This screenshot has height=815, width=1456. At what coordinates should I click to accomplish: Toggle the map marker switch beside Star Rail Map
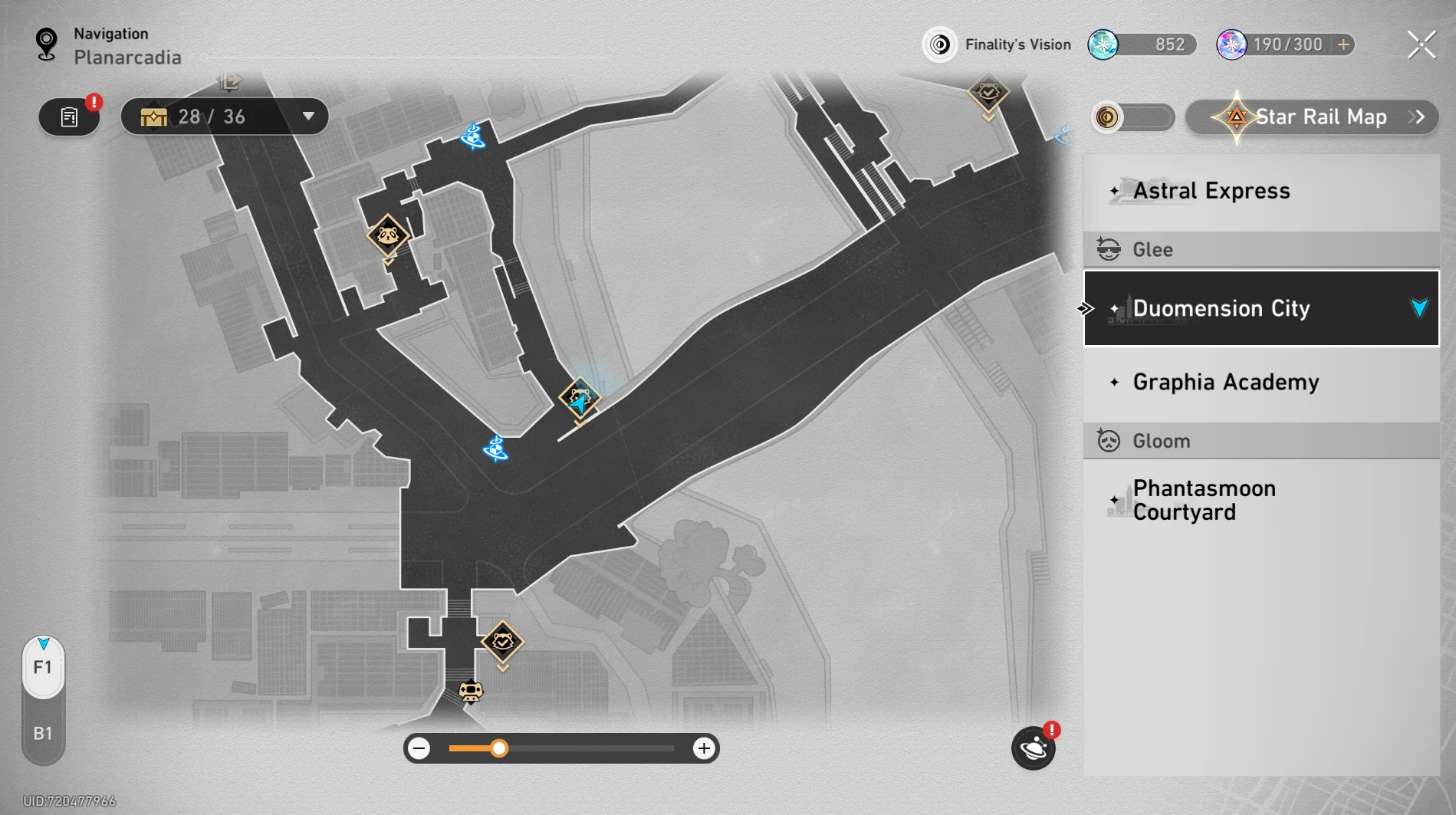(x=1132, y=117)
